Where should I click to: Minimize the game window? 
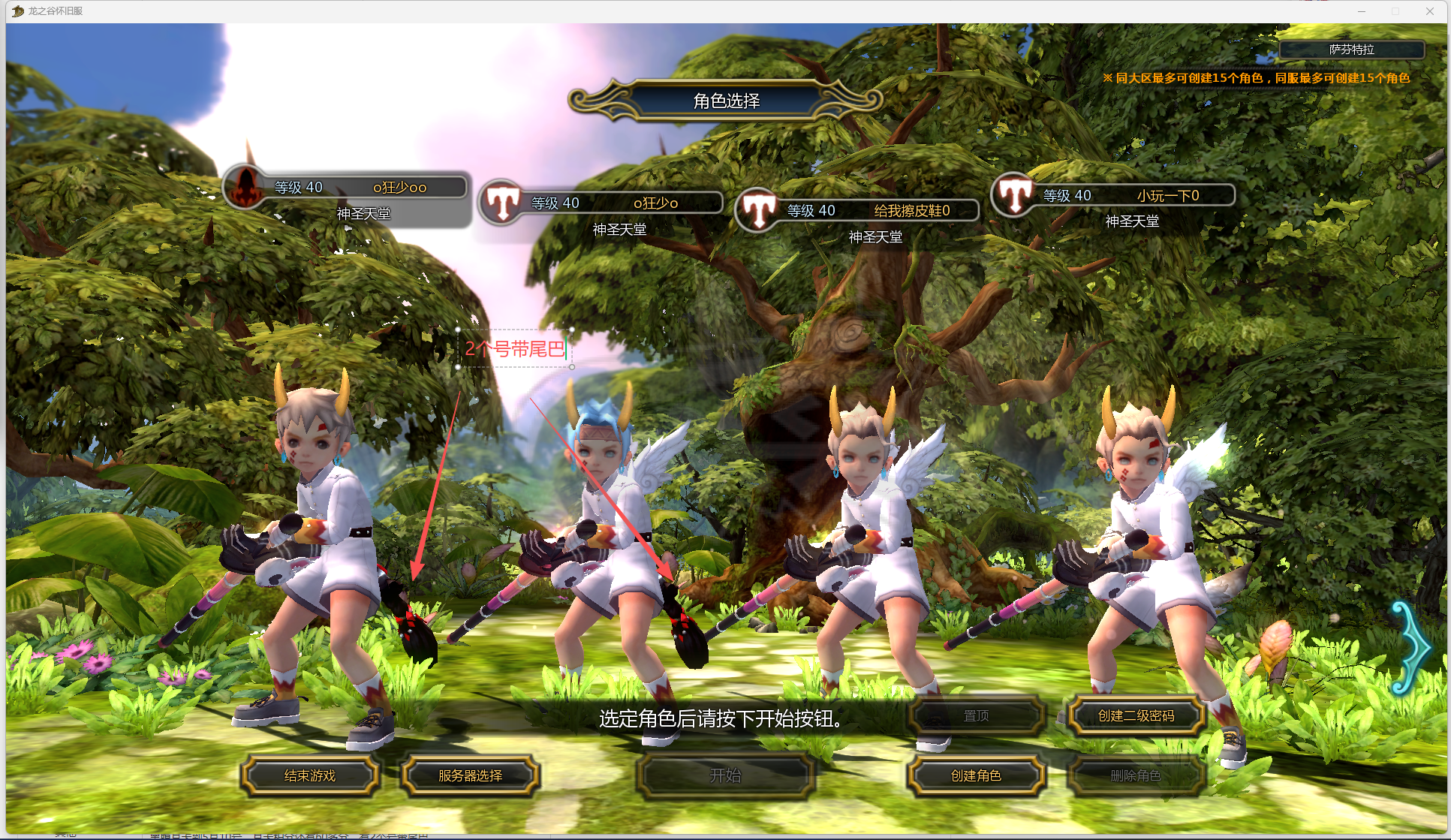[x=1362, y=11]
